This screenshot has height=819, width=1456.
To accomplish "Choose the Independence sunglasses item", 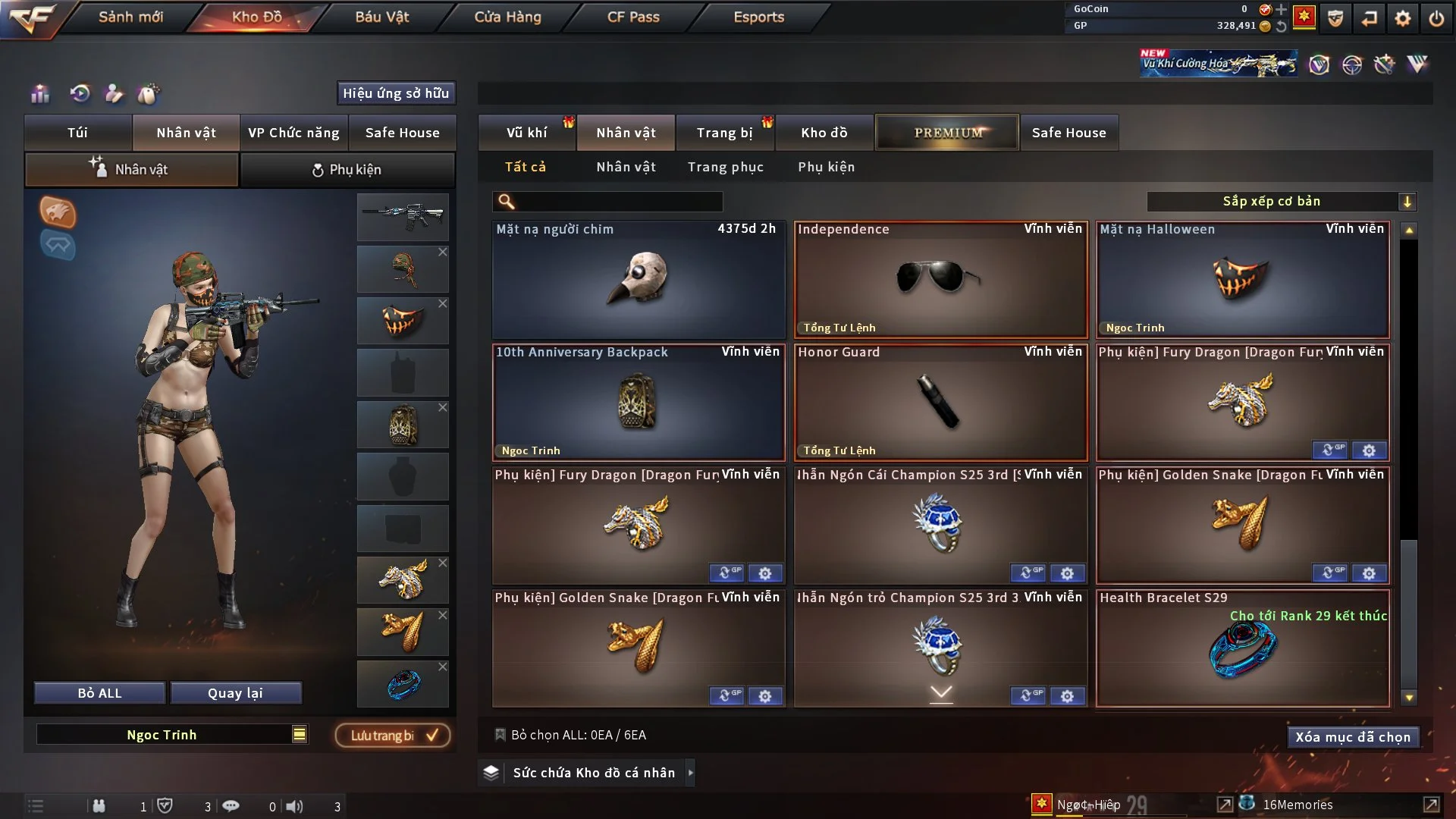I will 940,279.
